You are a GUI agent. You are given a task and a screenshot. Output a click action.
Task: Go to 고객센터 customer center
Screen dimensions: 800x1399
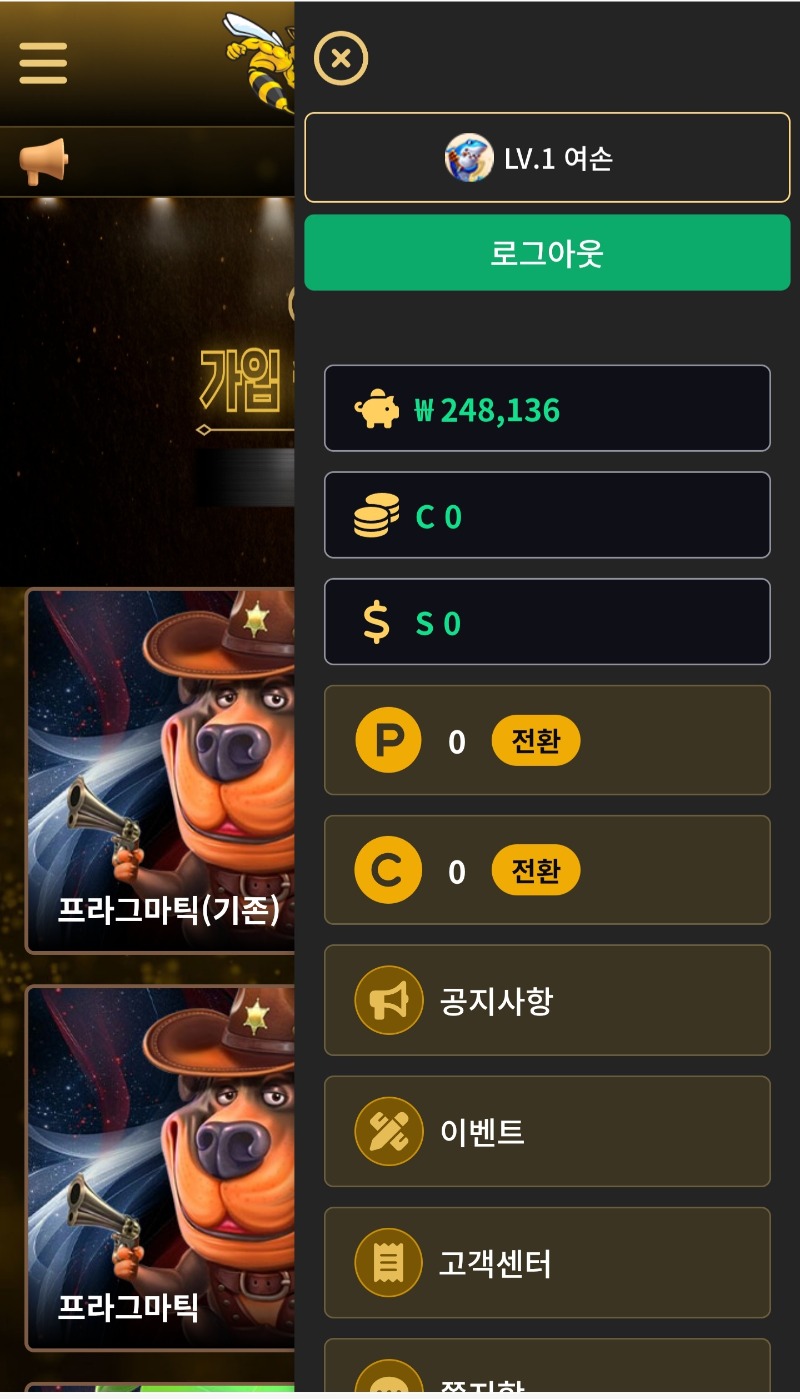coord(547,1263)
